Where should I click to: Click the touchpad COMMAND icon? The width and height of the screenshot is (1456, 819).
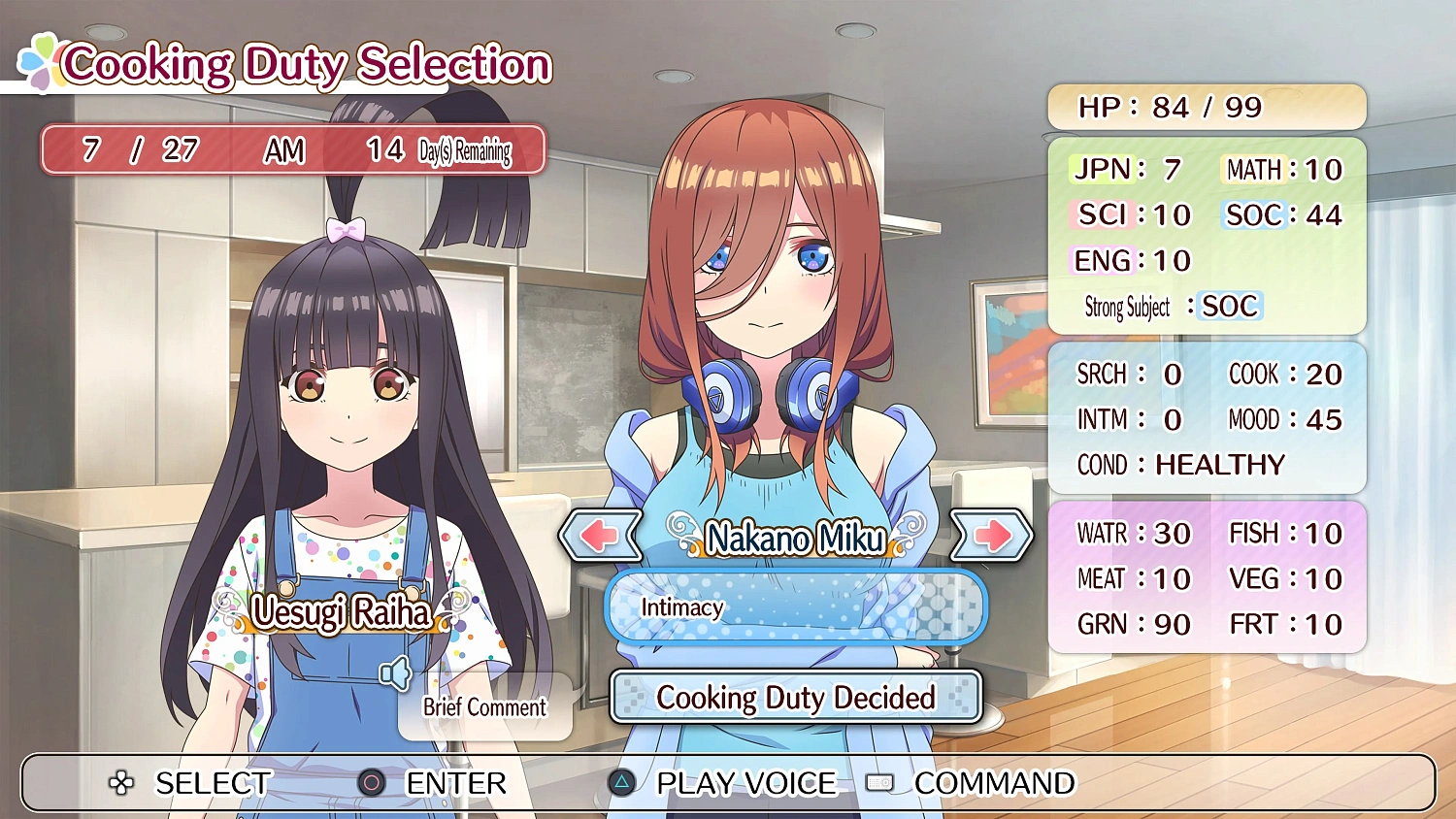pyautogui.click(x=879, y=782)
